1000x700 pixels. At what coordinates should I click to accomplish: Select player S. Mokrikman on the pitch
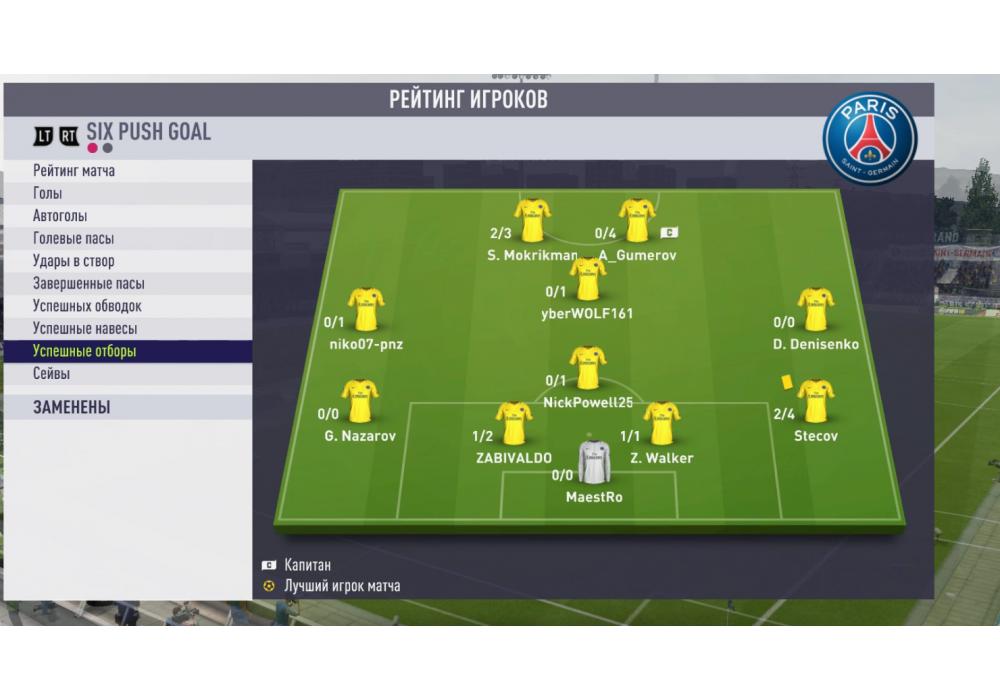(x=532, y=220)
